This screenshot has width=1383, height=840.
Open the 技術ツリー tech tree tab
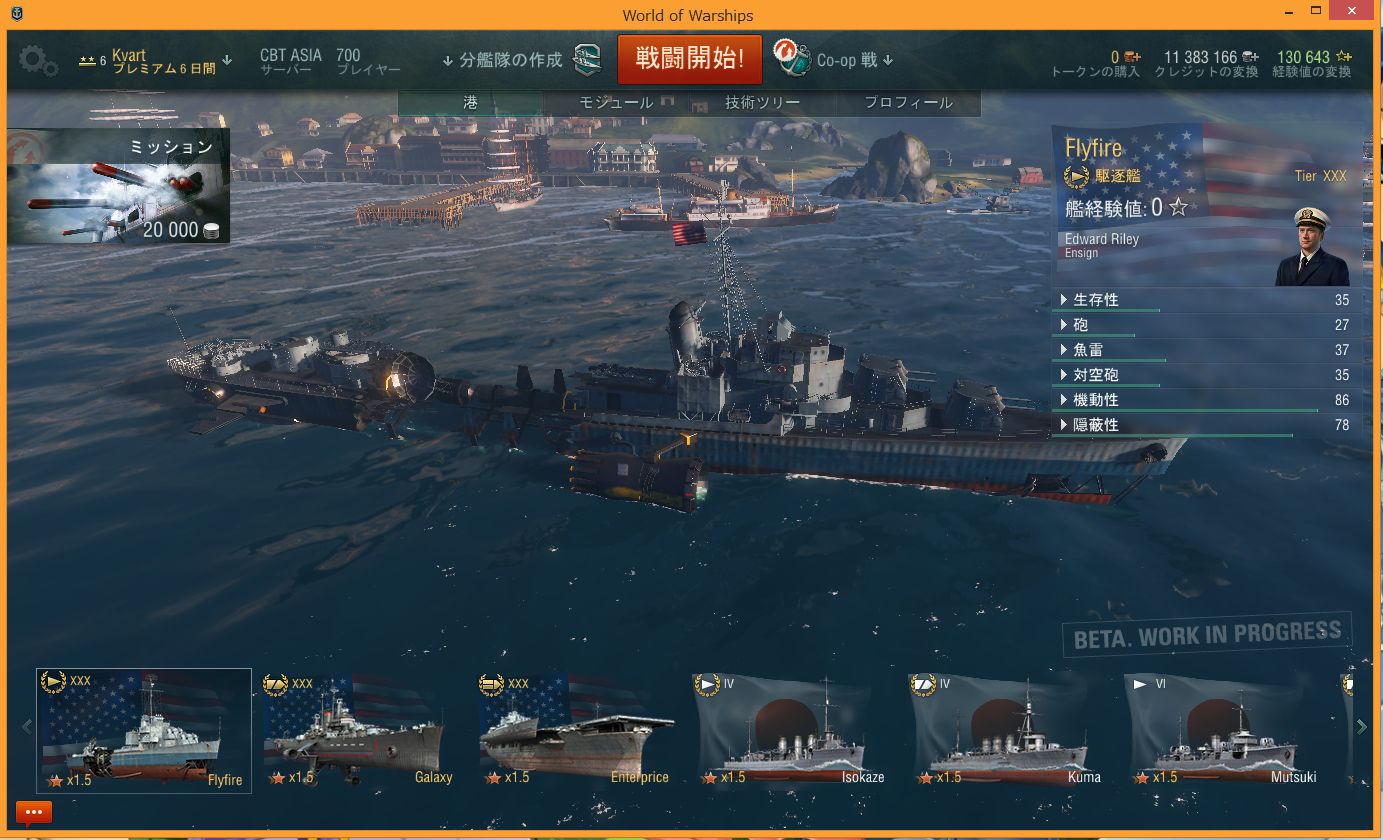click(x=762, y=103)
